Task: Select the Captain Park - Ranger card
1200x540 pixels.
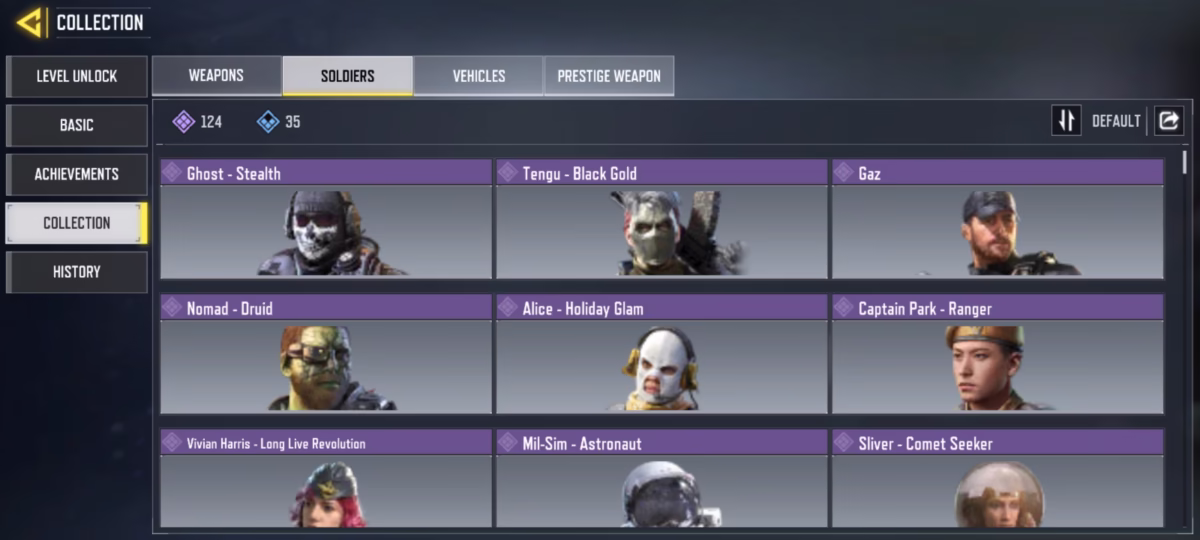Action: tap(998, 365)
